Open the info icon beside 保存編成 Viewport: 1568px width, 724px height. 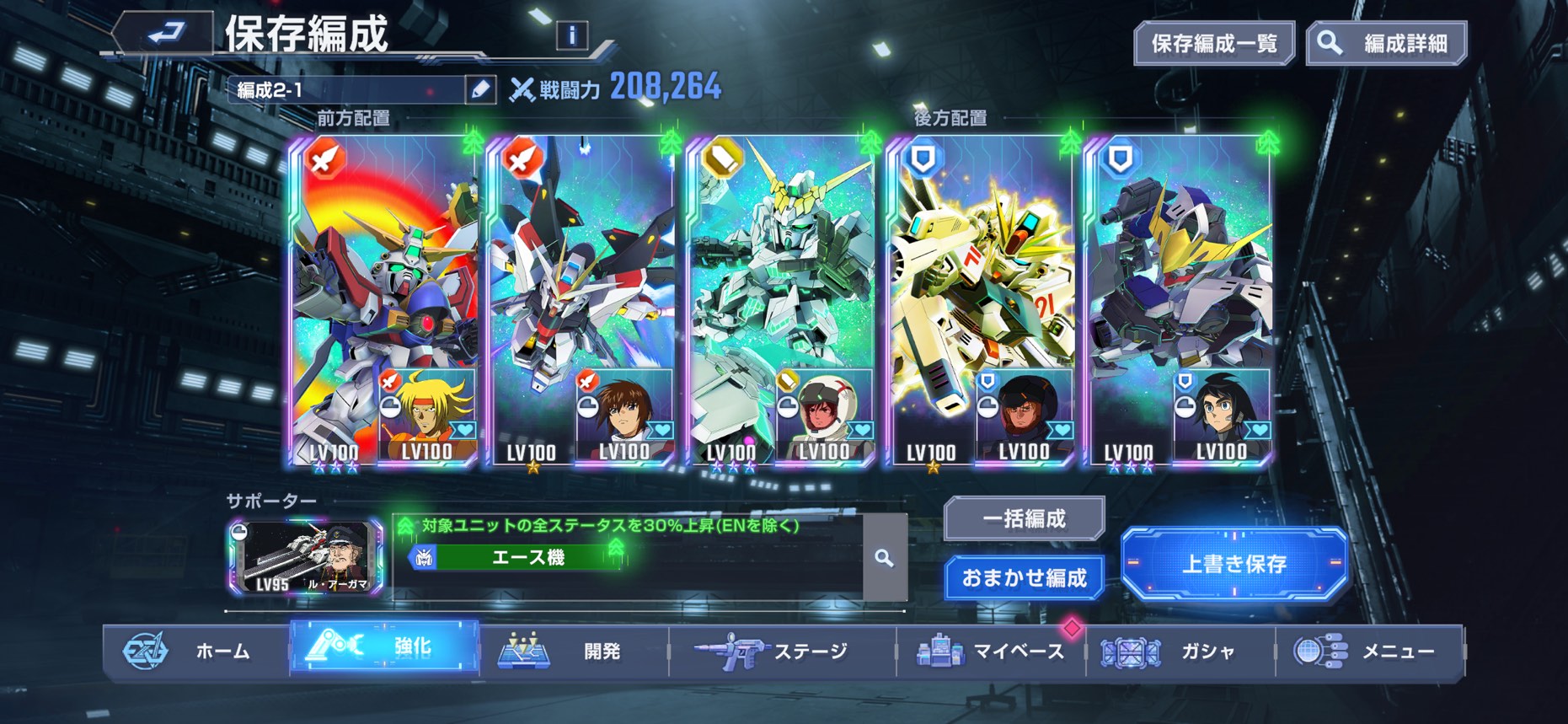click(572, 35)
